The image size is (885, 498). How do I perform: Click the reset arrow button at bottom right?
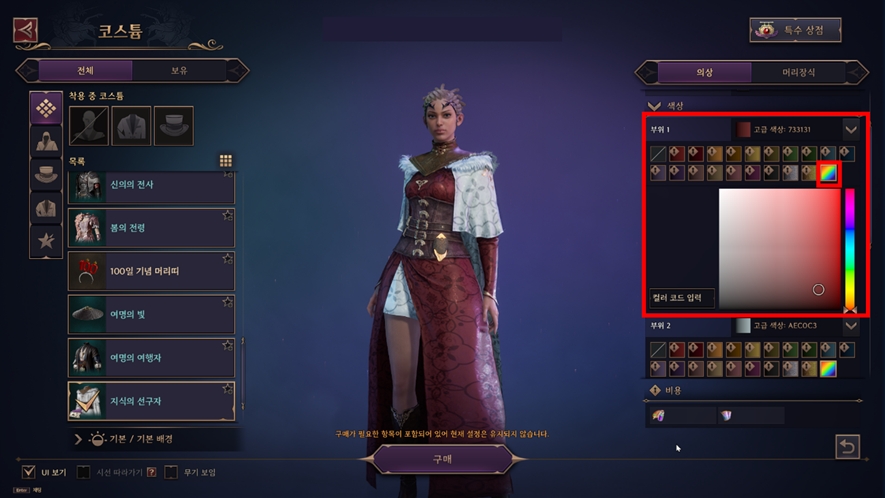(x=847, y=447)
